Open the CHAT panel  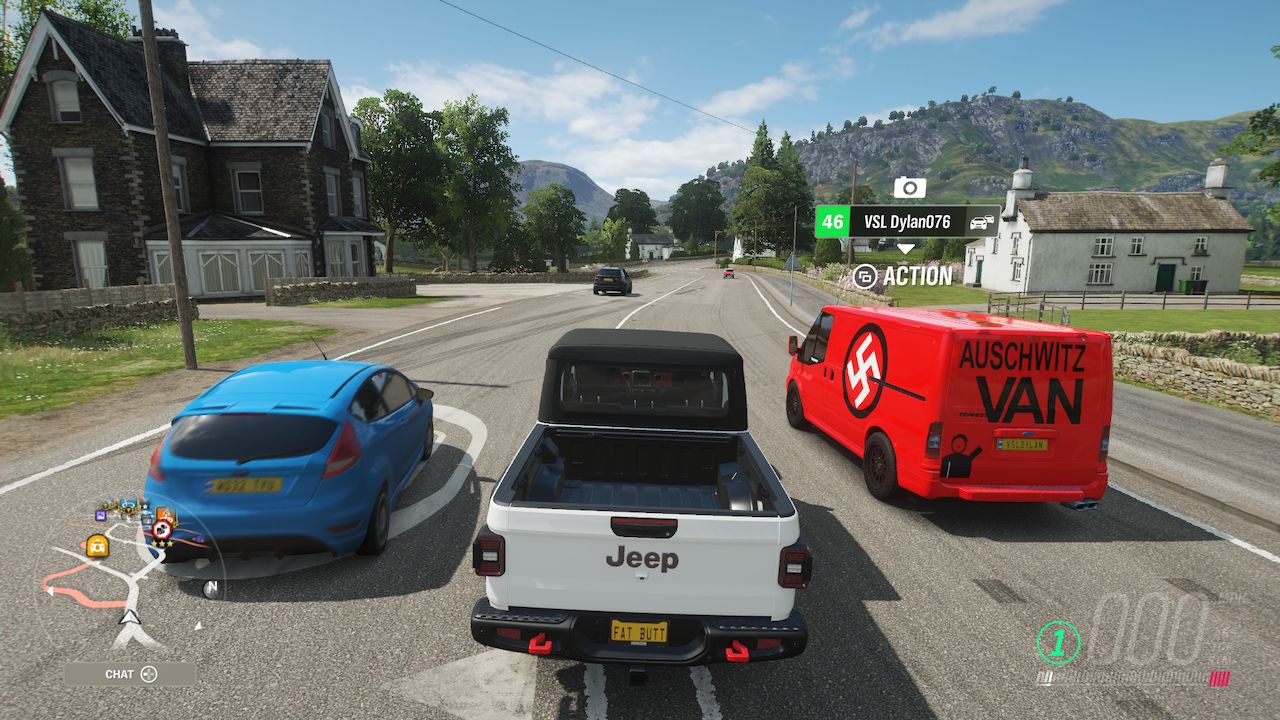[120, 674]
